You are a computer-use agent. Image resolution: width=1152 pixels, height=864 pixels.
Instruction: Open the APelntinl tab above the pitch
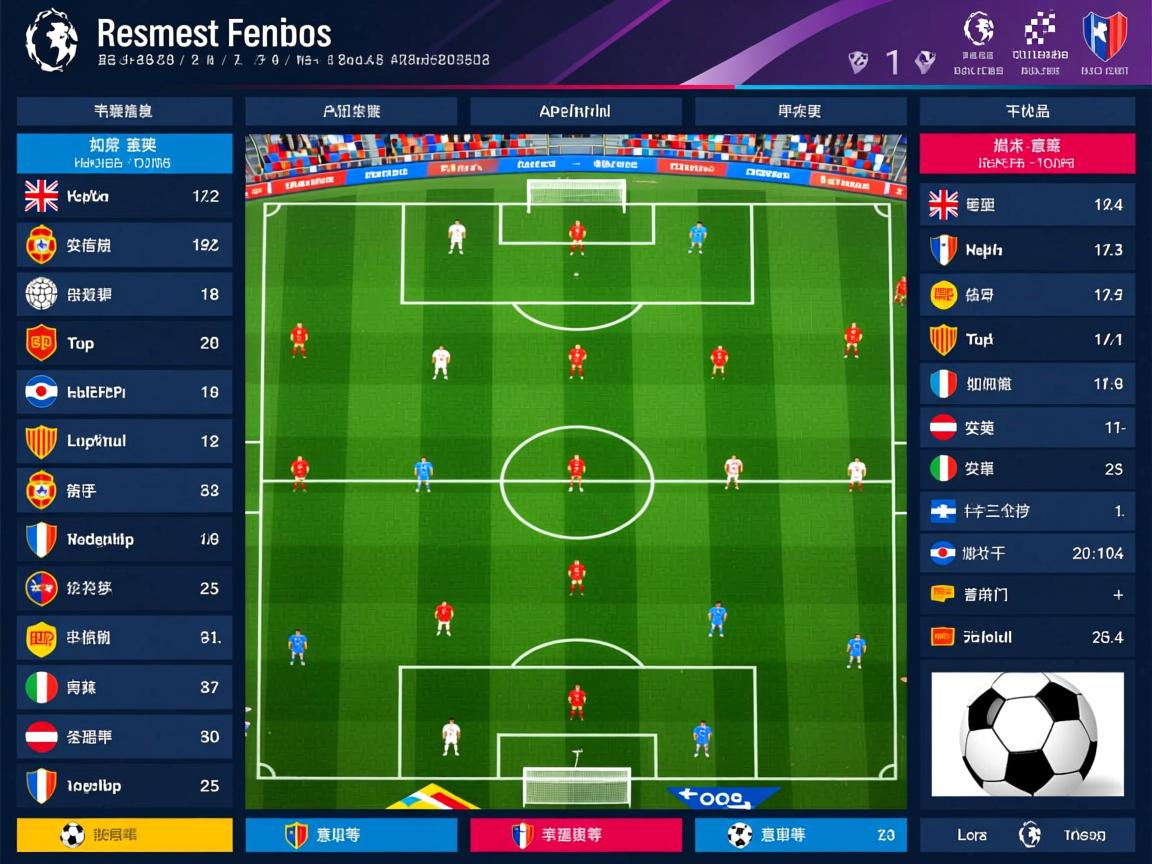tap(575, 111)
